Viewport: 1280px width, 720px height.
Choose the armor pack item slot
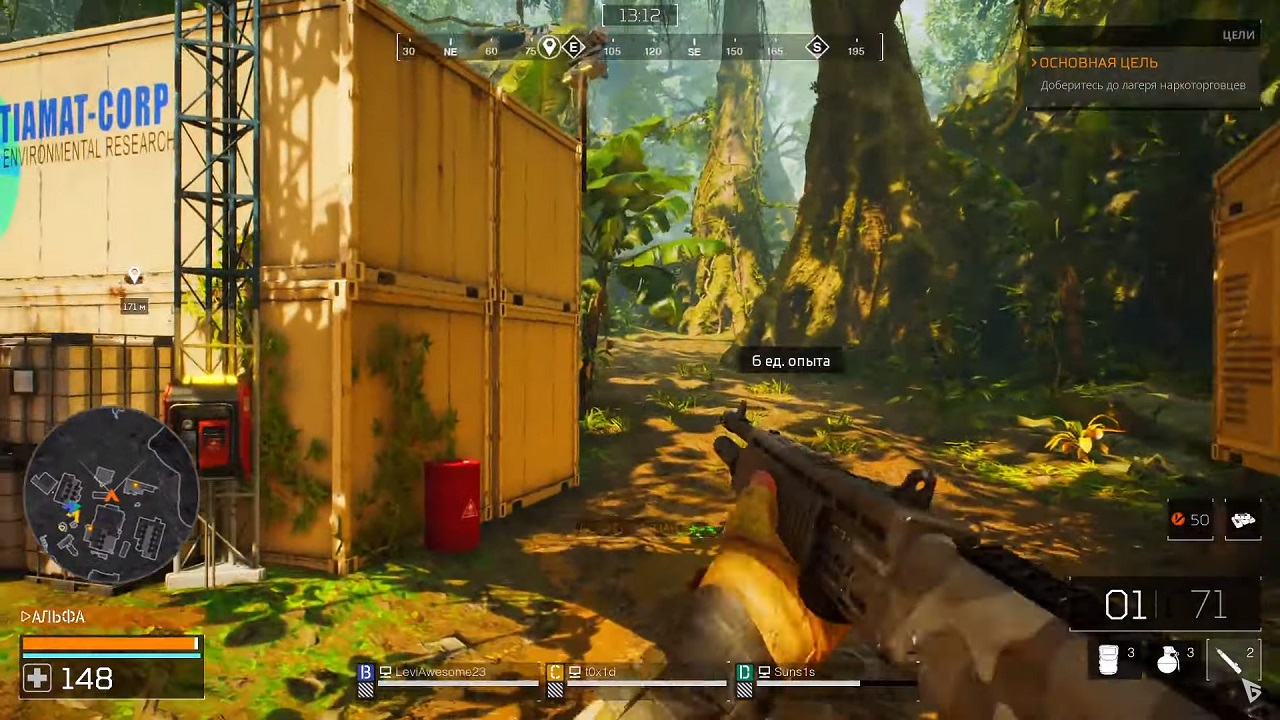(x=1109, y=659)
